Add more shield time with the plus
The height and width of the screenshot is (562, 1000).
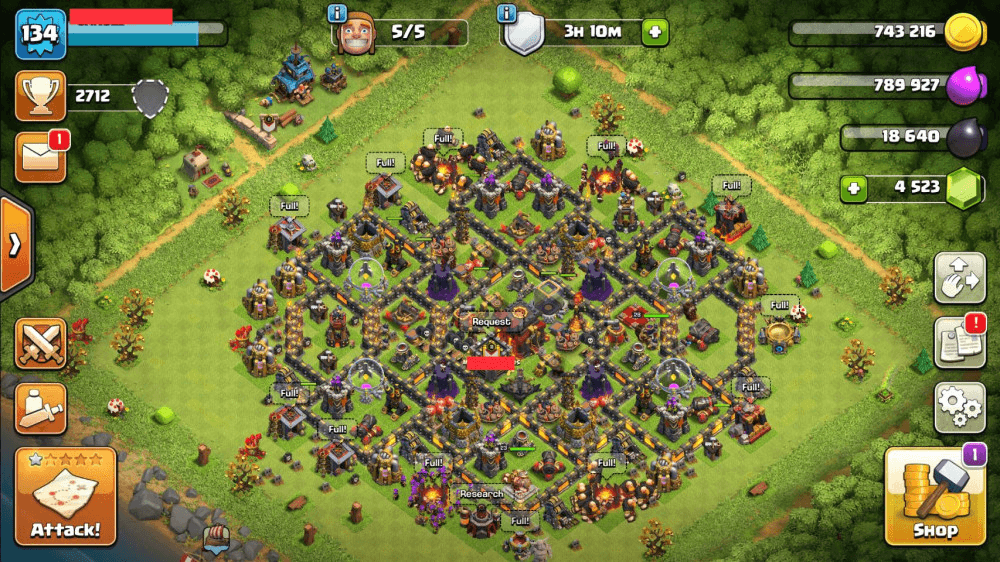[x=655, y=32]
